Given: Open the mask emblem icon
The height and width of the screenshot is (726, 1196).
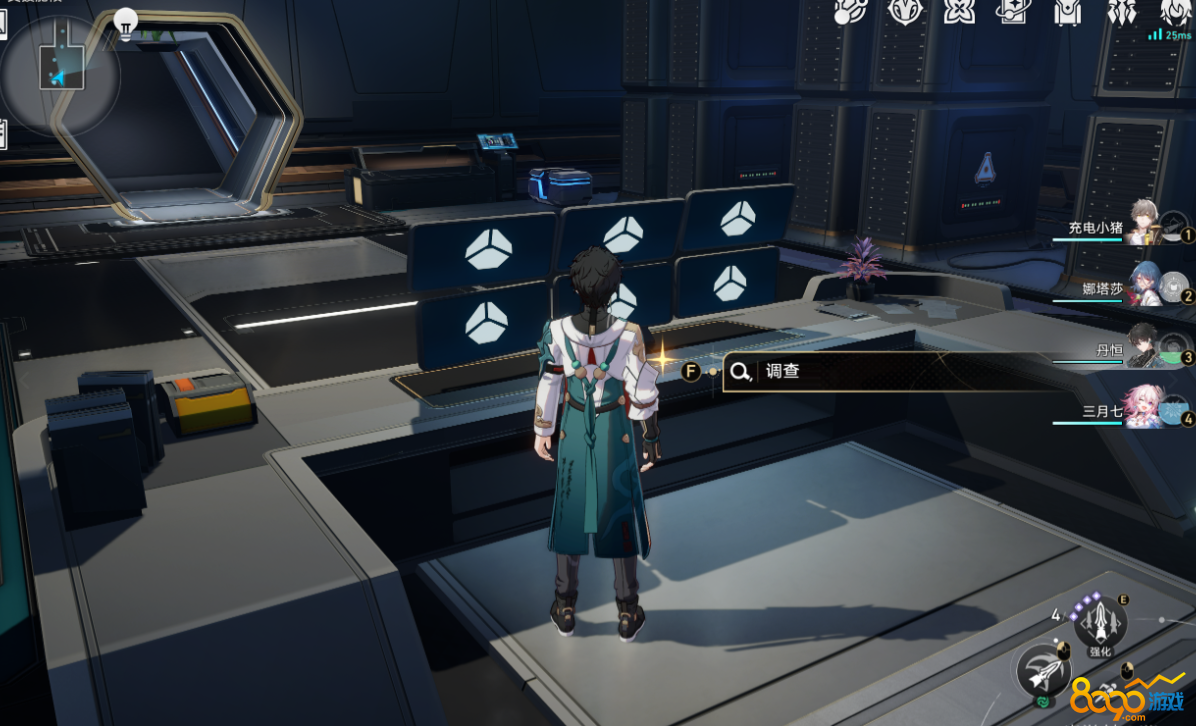Looking at the screenshot, I should tap(904, 12).
